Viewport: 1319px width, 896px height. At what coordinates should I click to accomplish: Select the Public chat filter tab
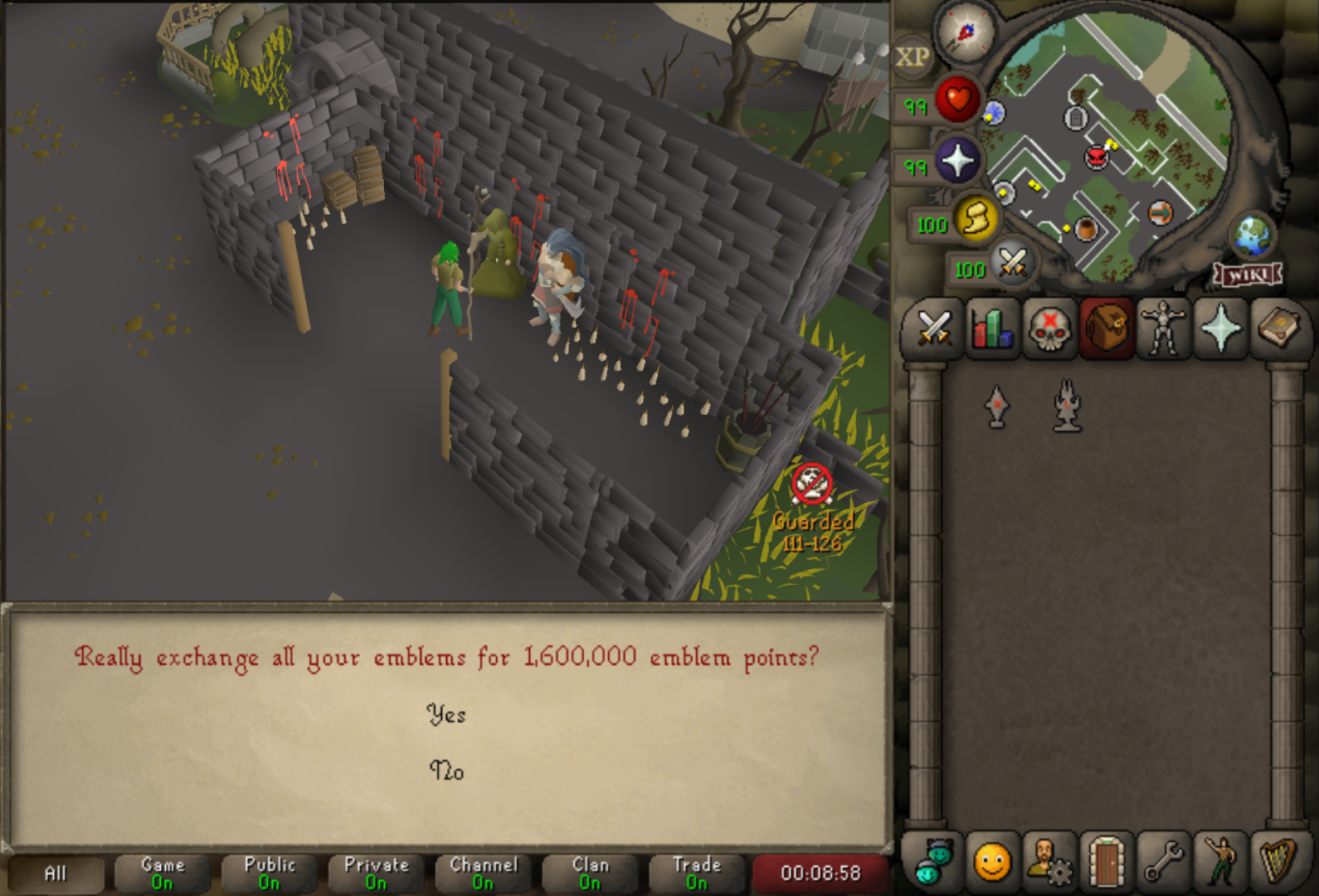[x=270, y=873]
